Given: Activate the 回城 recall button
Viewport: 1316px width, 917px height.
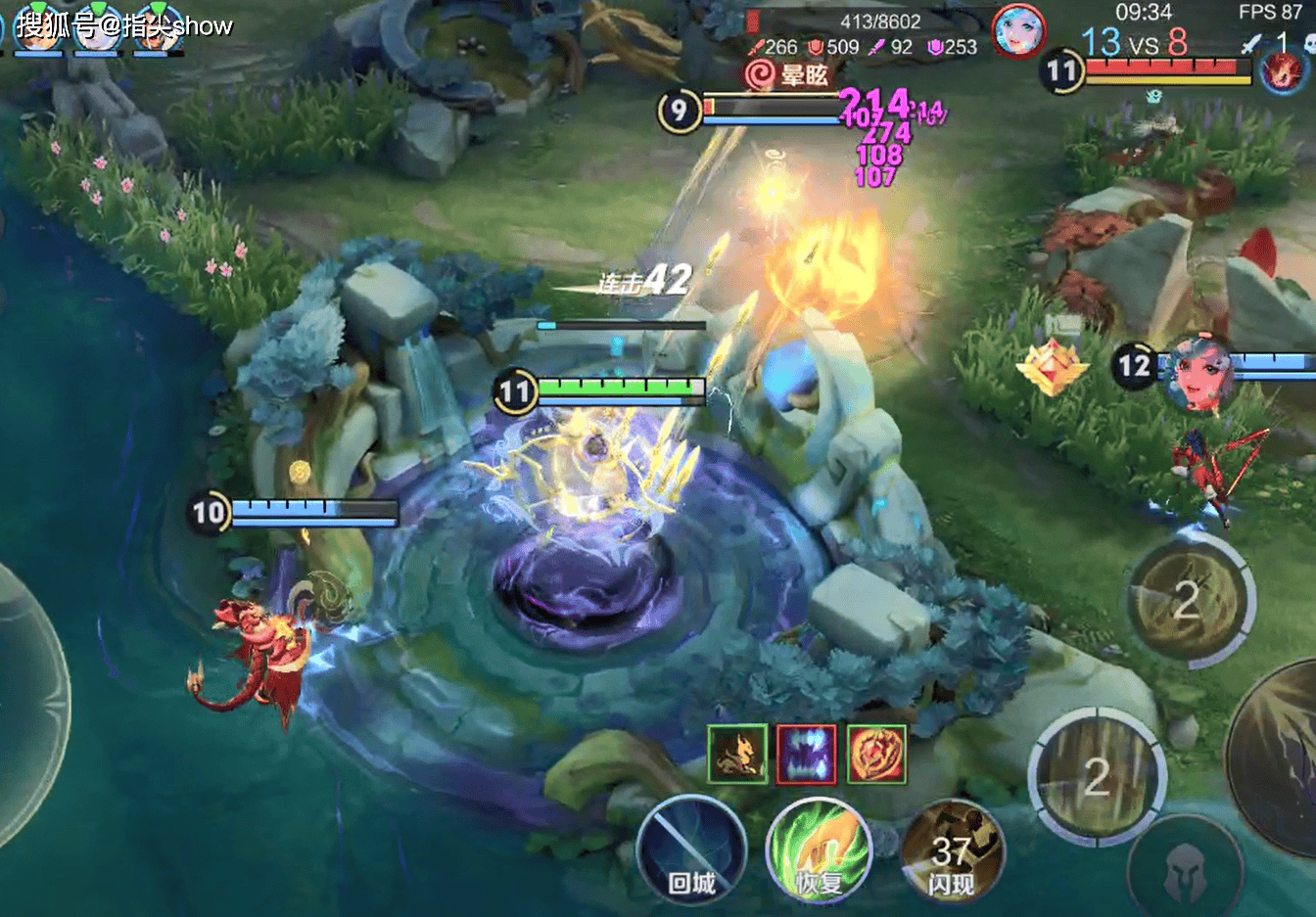Looking at the screenshot, I should tap(691, 849).
